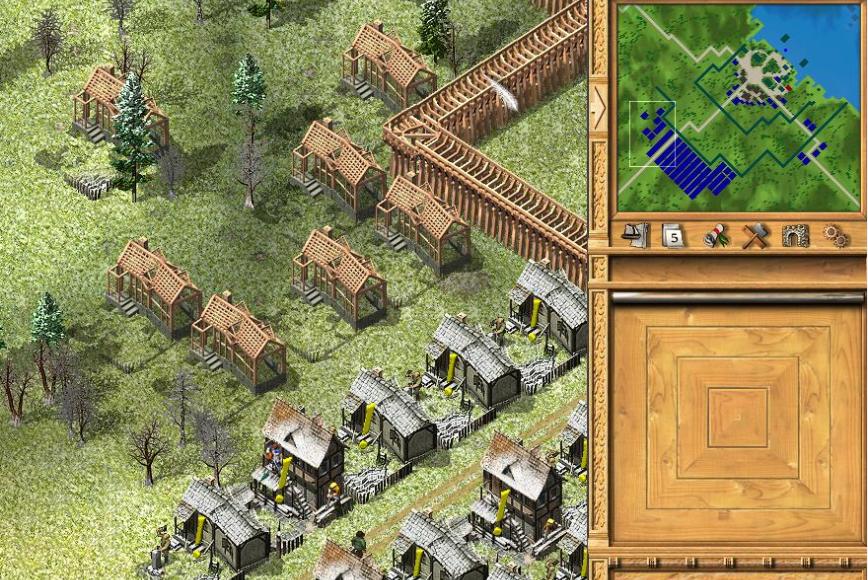This screenshot has width=868, height=580.
Task: Select the rolled scroll icon
Action: (715, 236)
